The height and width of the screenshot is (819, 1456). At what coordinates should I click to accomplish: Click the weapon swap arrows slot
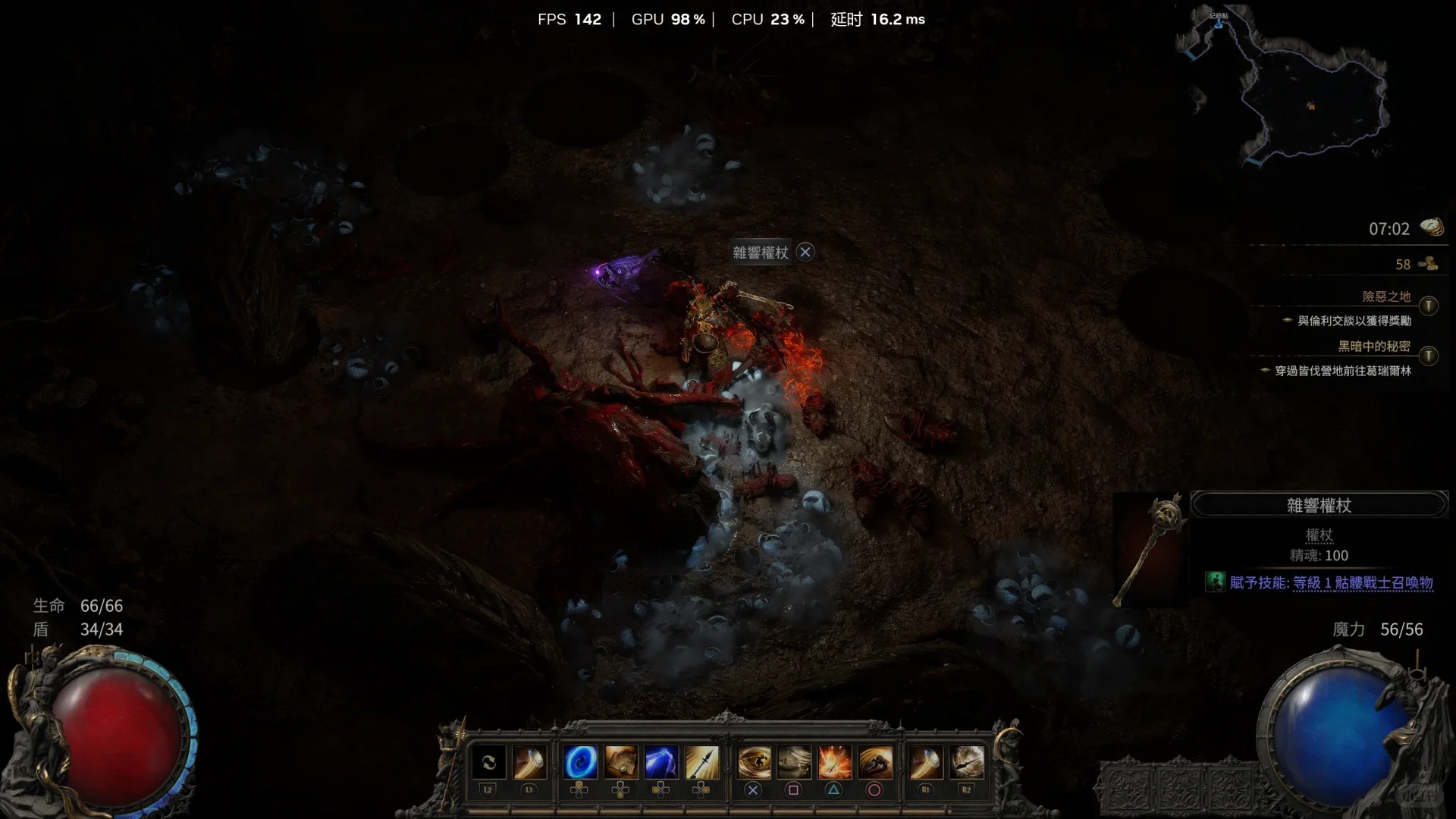pos(488,762)
